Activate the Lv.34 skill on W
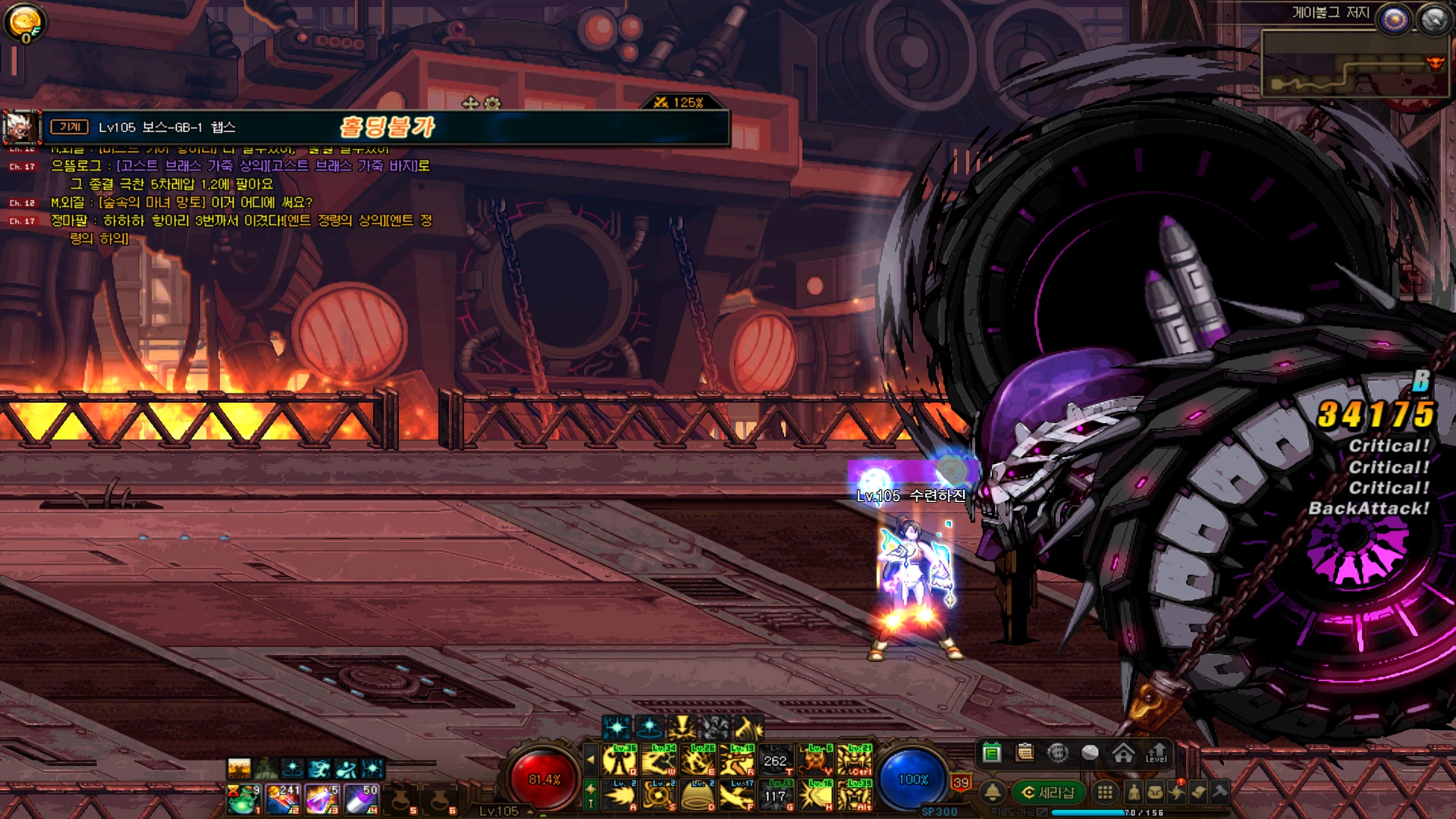The width and height of the screenshot is (1456, 819). (659, 760)
